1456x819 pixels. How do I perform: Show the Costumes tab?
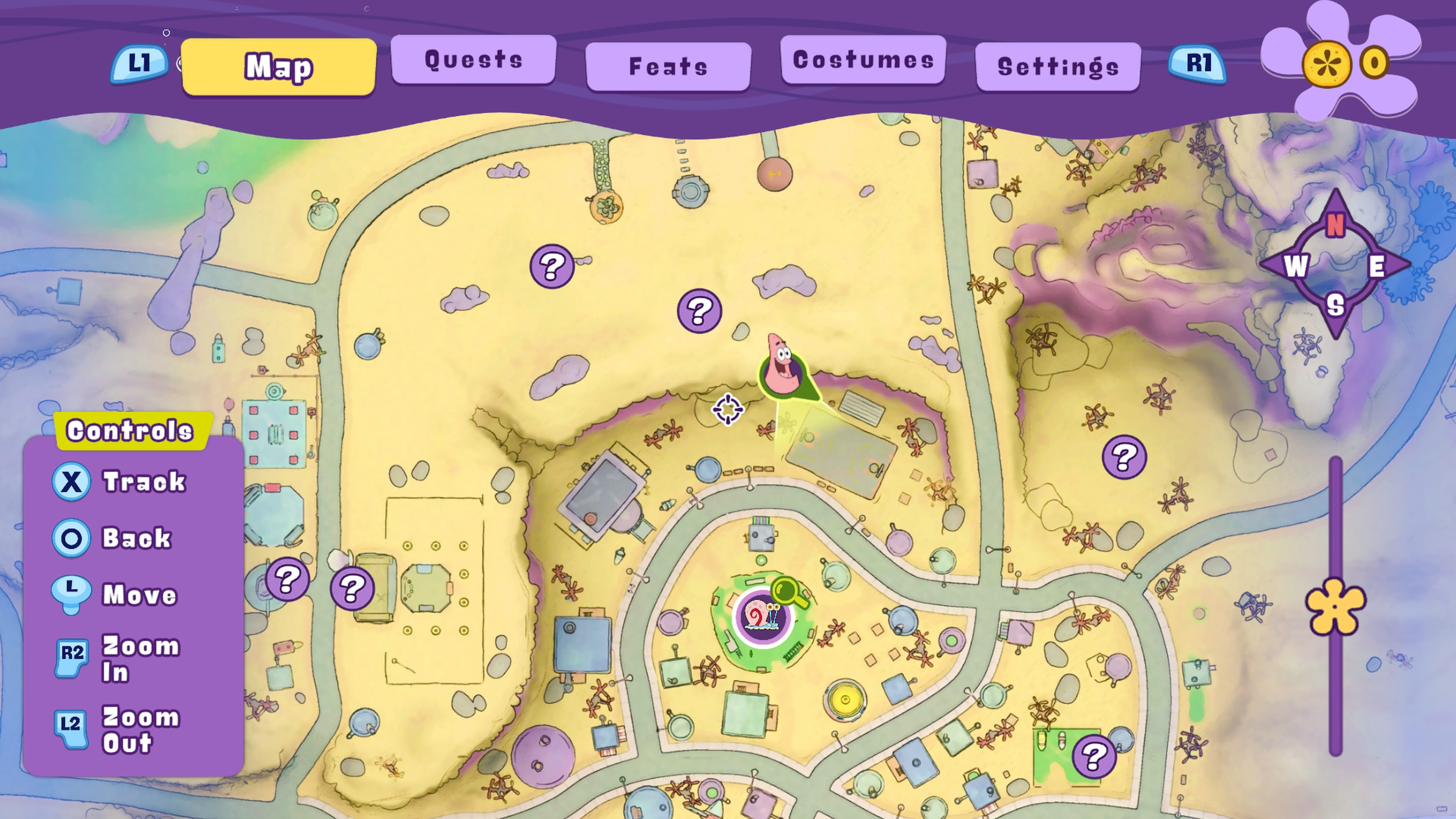coord(863,60)
